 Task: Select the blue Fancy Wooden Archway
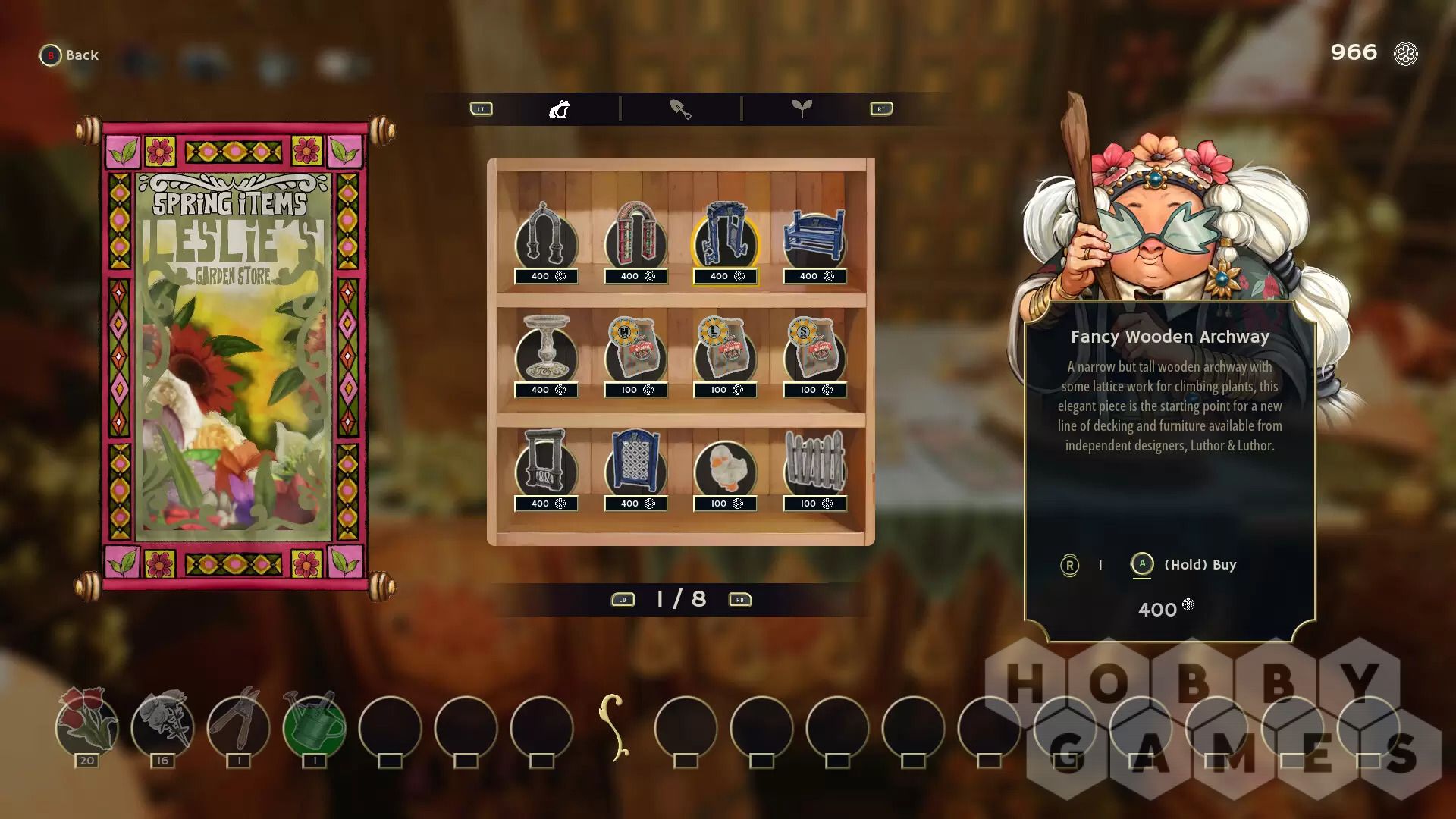point(725,237)
